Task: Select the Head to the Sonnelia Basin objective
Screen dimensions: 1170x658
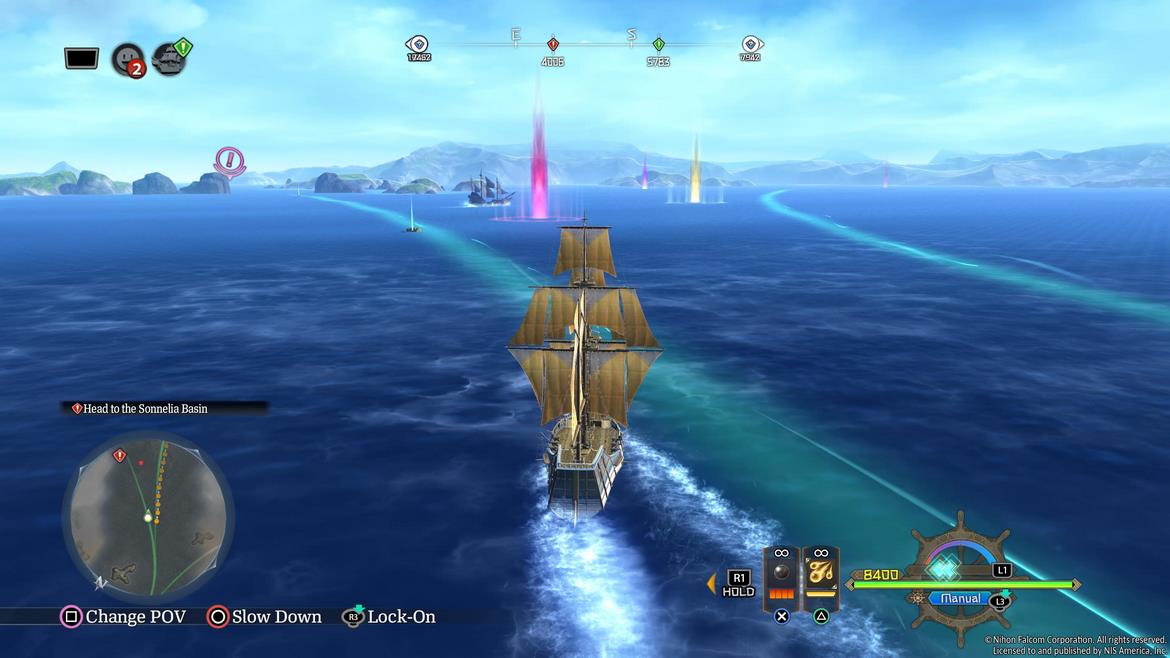Action: pyautogui.click(x=145, y=408)
